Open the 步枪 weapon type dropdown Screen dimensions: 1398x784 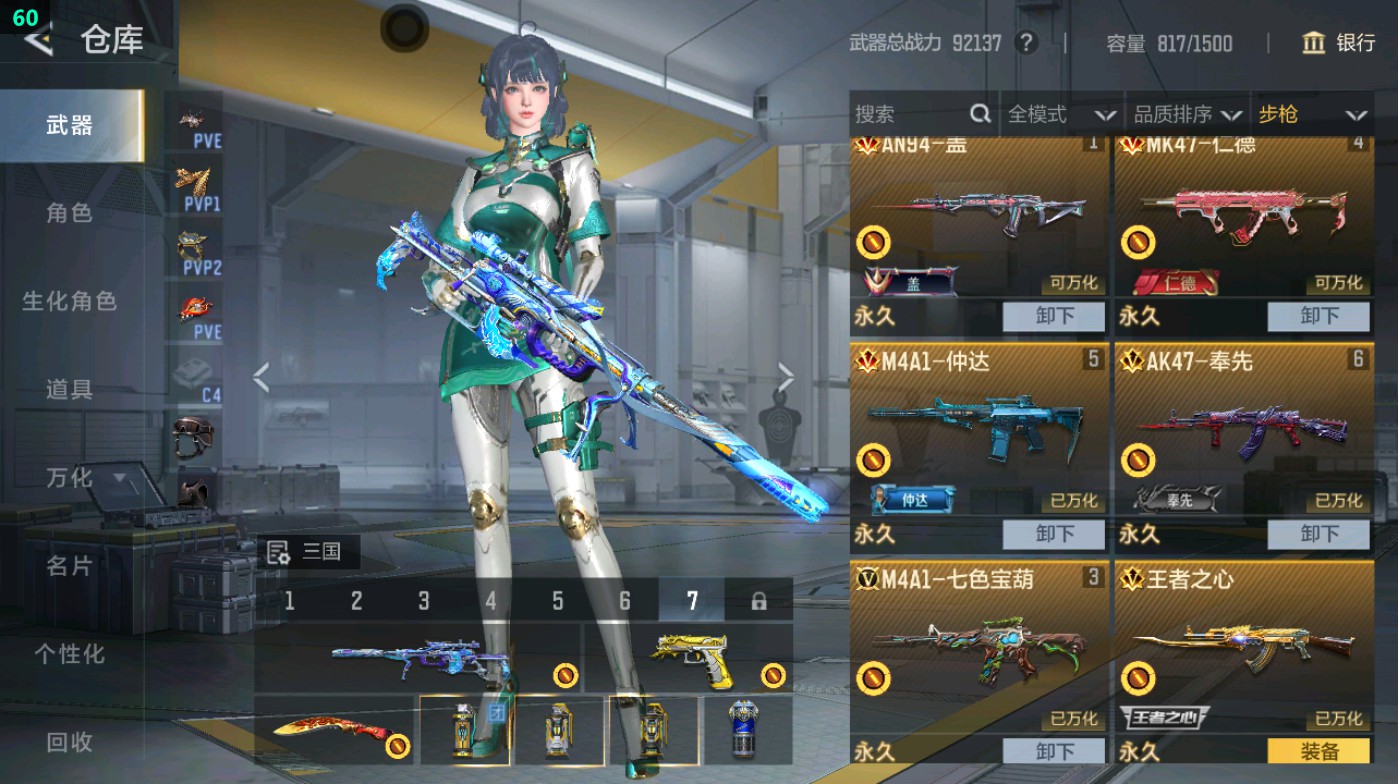1311,114
